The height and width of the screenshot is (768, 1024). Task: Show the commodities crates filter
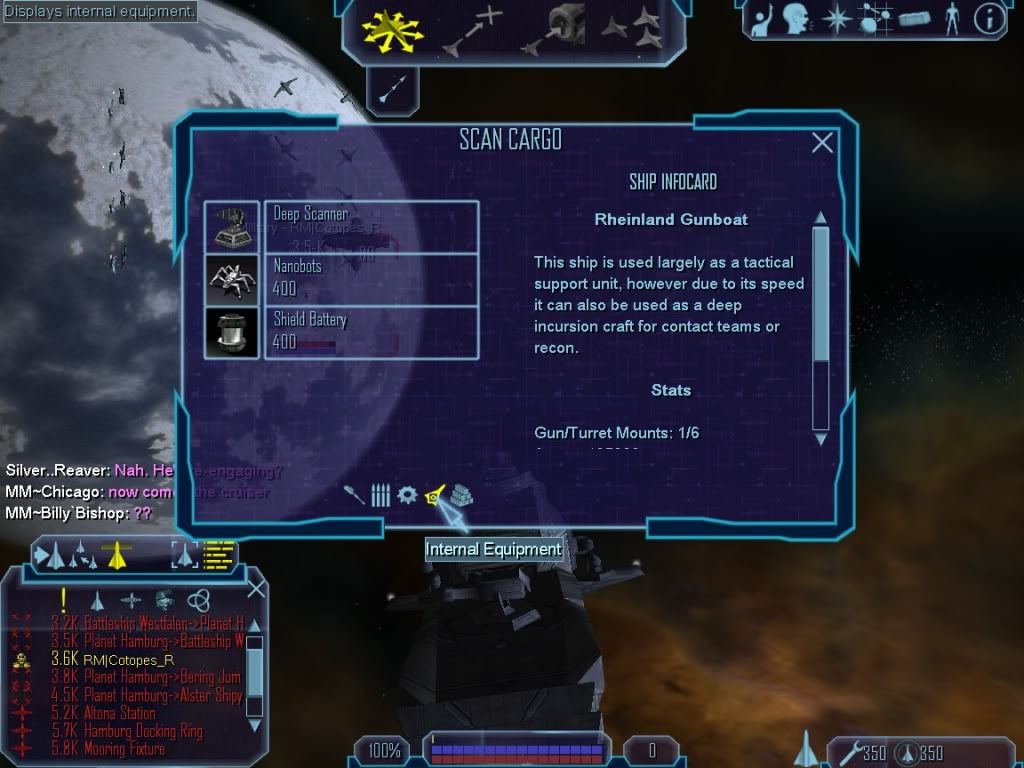click(461, 495)
